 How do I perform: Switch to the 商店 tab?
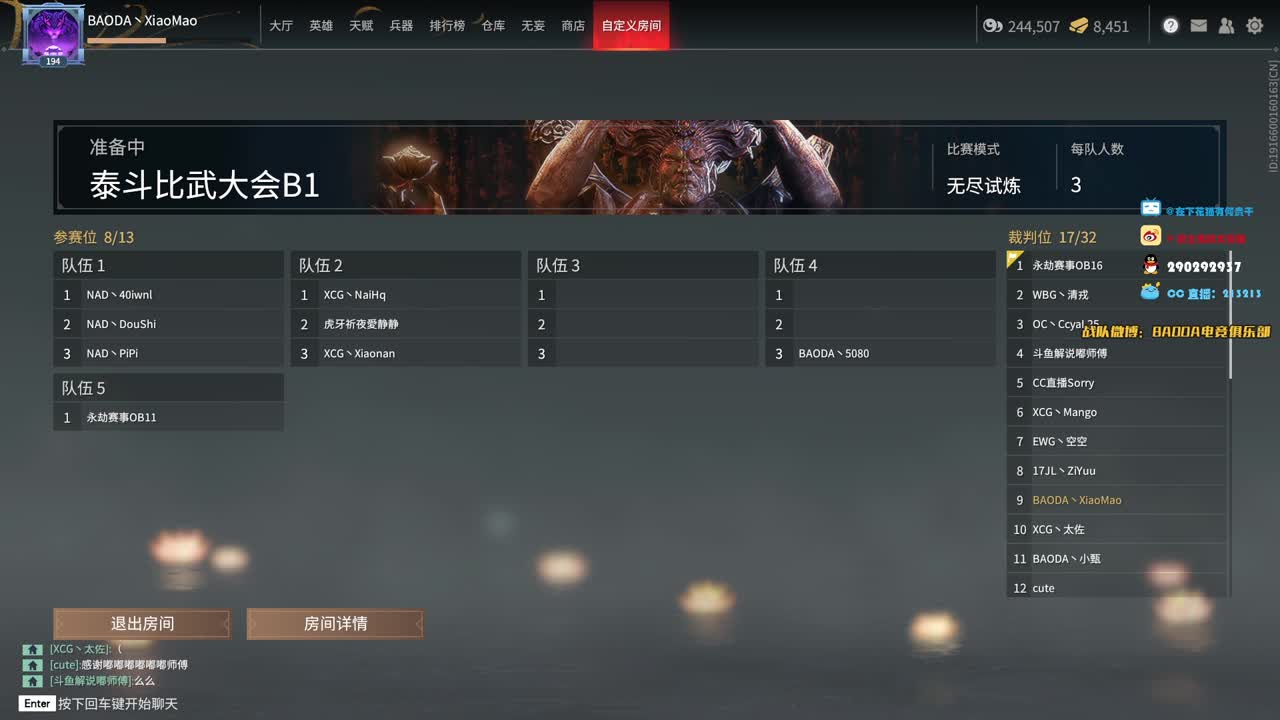[x=572, y=26]
